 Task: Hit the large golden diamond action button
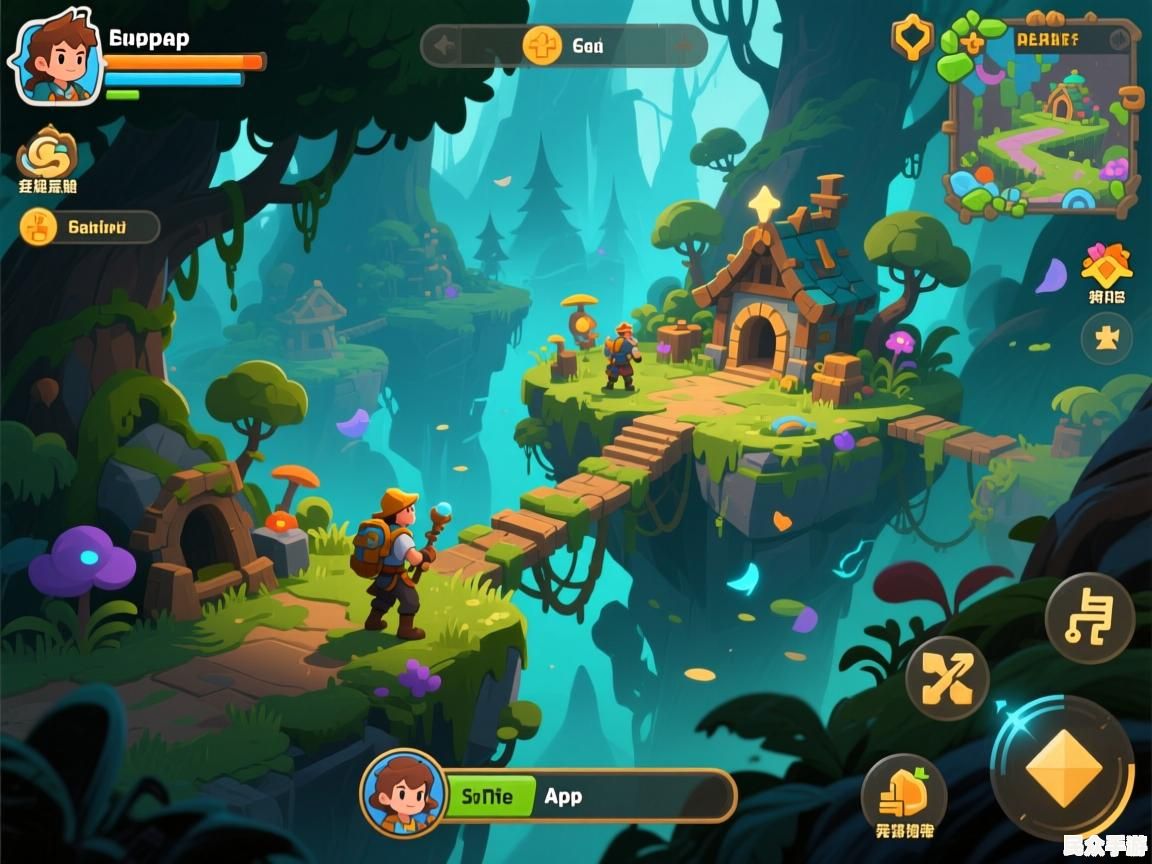[x=1063, y=768]
